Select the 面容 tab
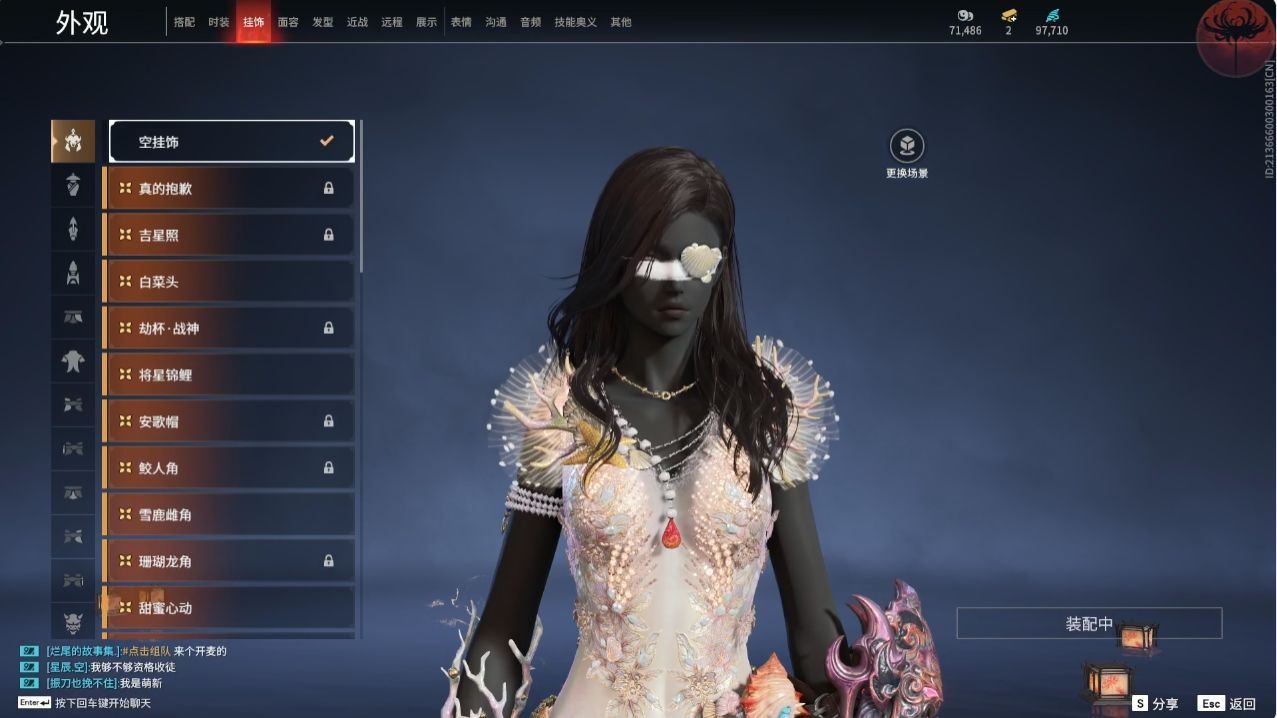1277x718 pixels. tap(288, 22)
